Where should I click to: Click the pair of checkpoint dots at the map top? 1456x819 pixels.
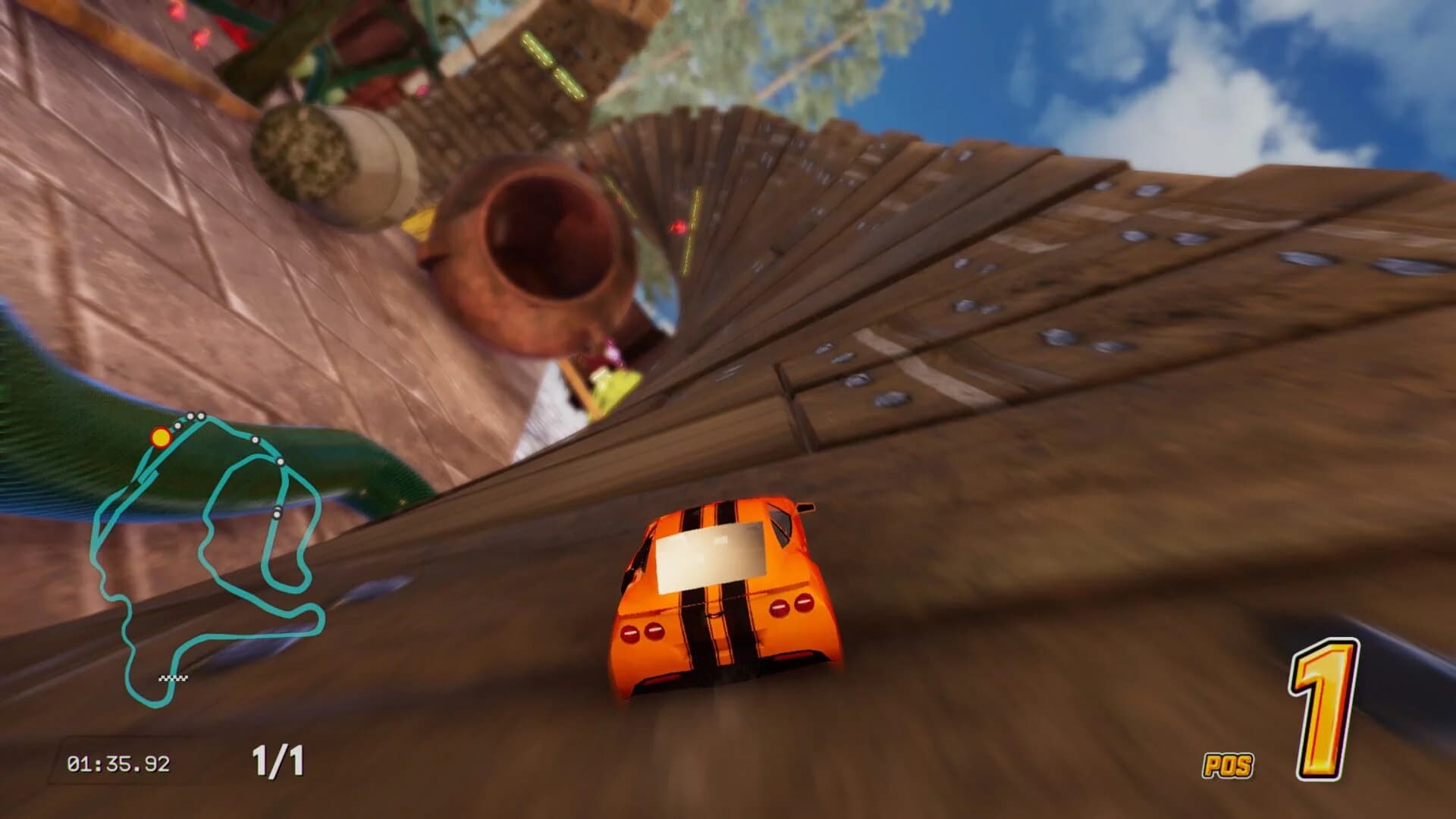tap(194, 416)
